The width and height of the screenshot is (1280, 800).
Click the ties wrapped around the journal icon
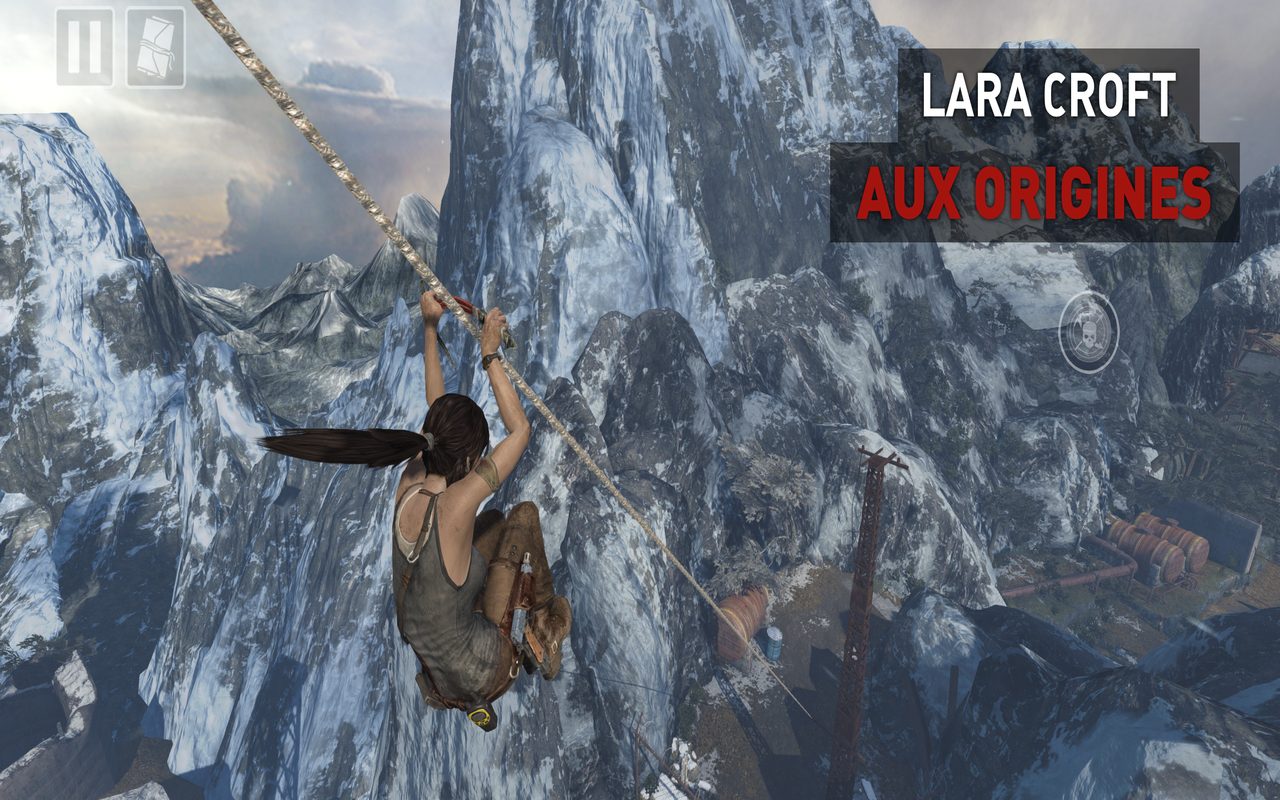150,48
